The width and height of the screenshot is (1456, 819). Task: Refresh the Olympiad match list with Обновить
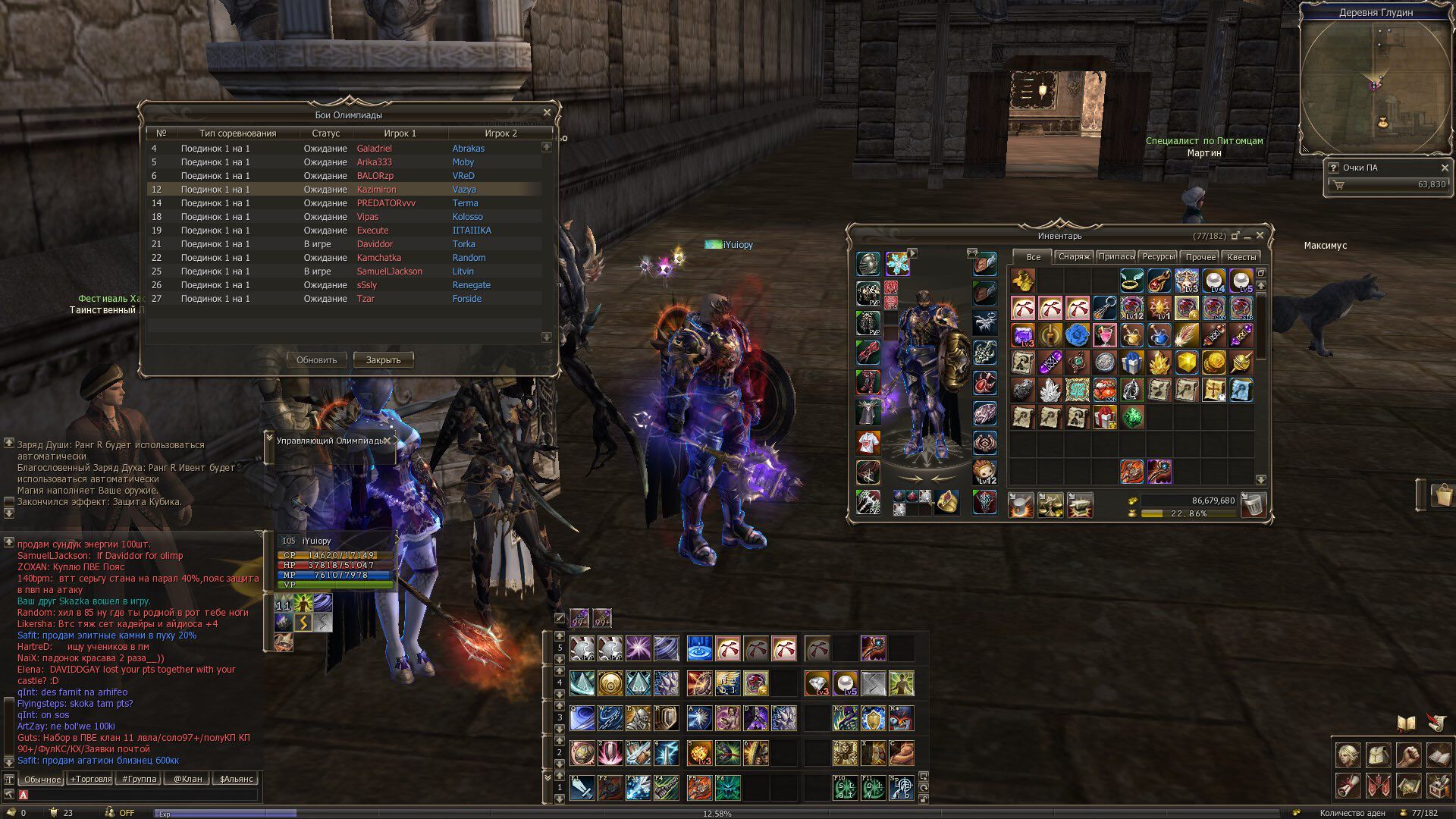coord(316,359)
